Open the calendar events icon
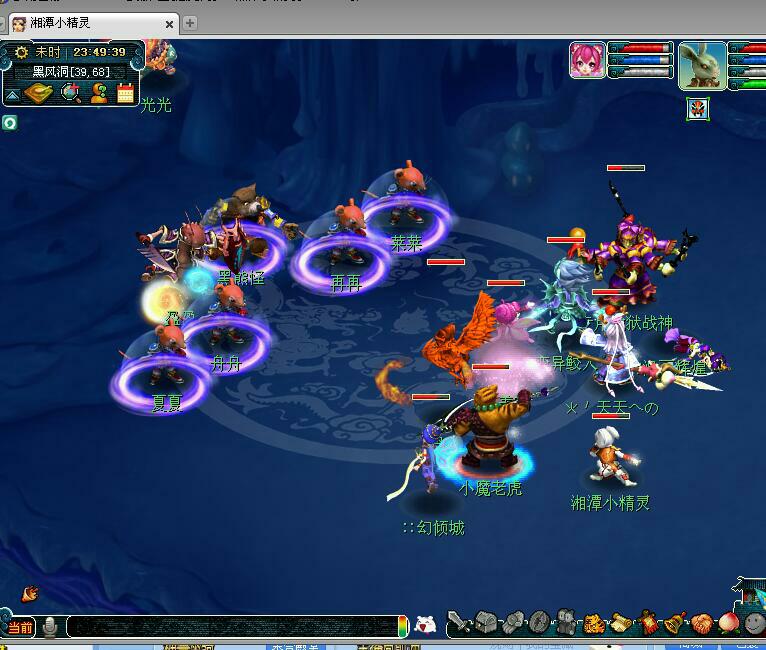 coord(126,93)
